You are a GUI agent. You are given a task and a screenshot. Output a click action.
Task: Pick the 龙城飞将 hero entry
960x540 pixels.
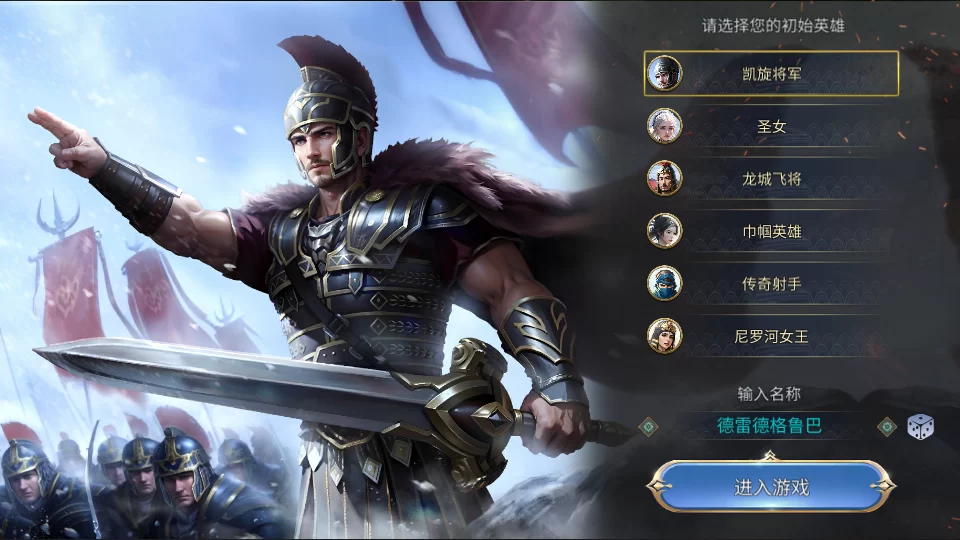pyautogui.click(x=771, y=179)
